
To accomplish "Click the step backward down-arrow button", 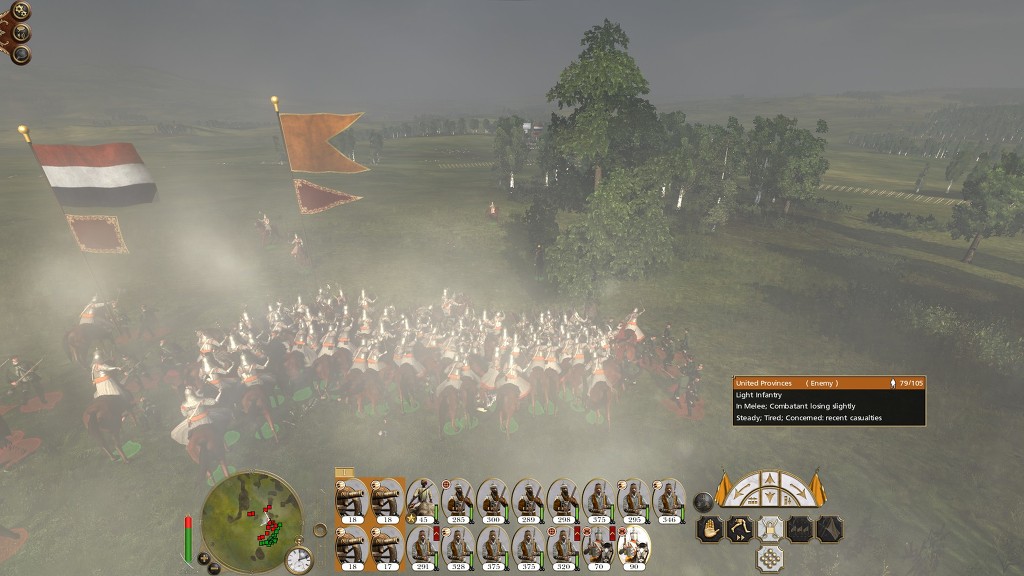I will tap(769, 497).
